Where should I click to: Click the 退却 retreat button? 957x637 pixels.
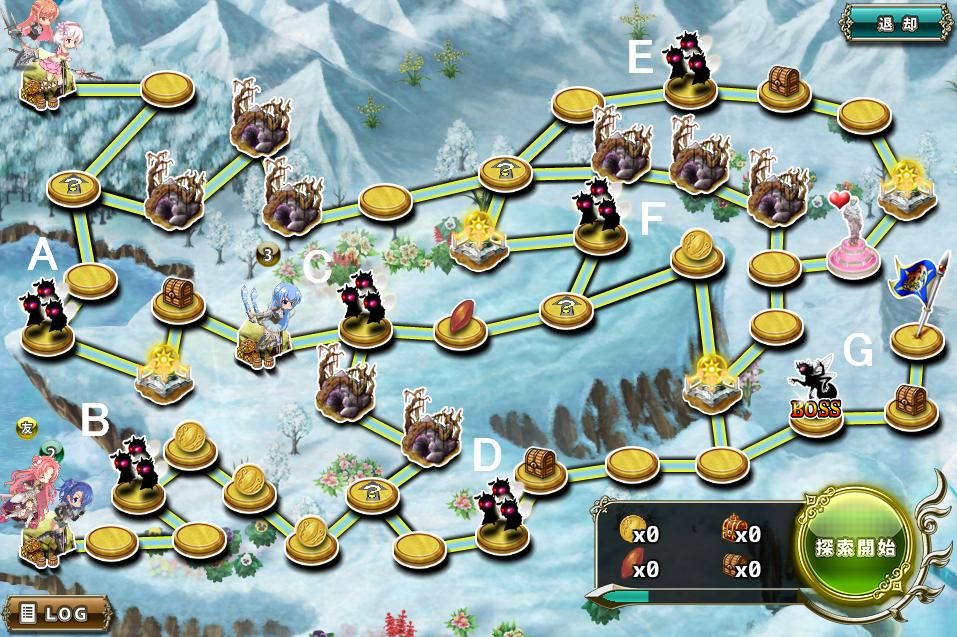(896, 23)
